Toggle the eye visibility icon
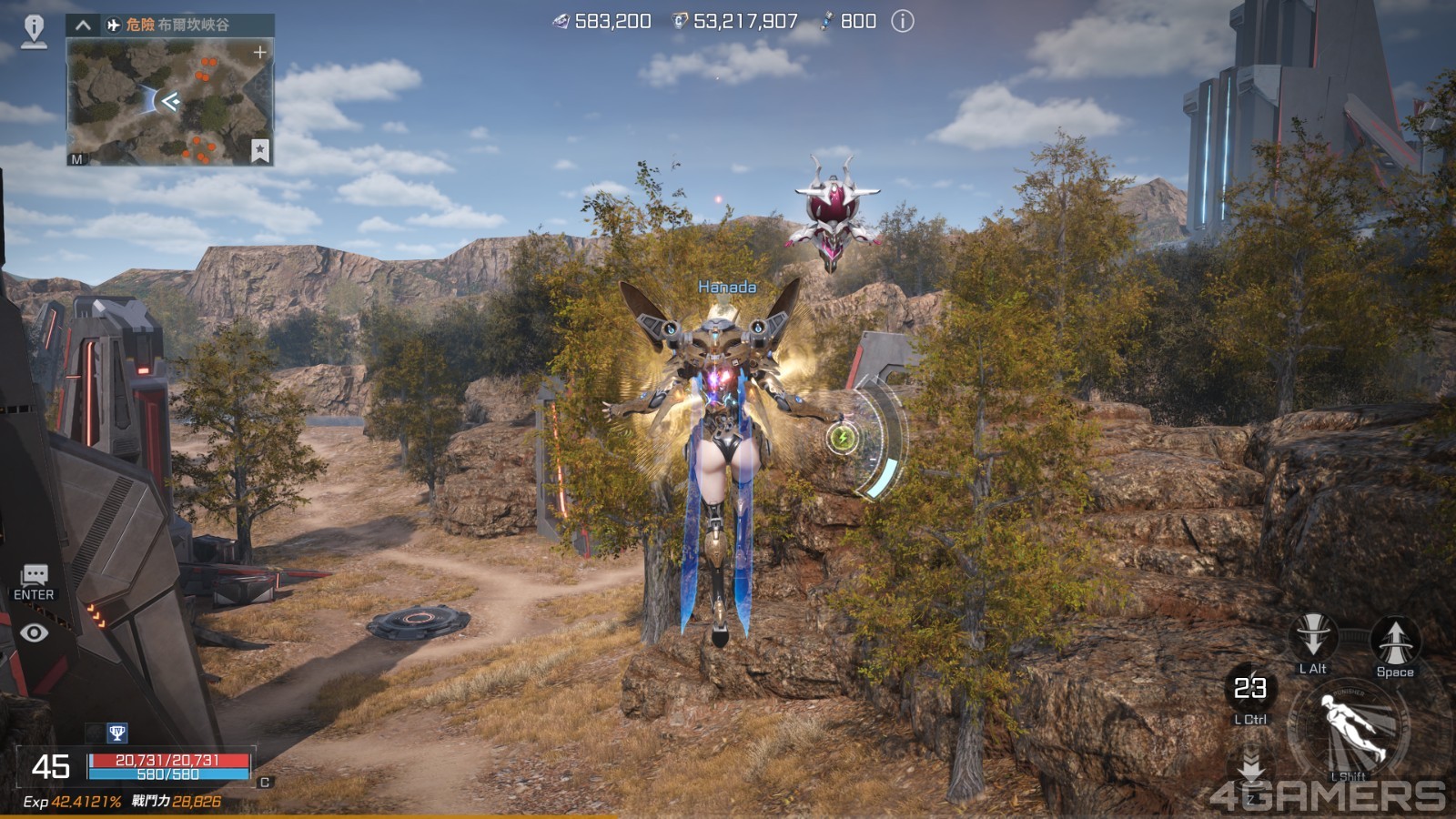Screen dimensions: 1456x819 coord(35,632)
